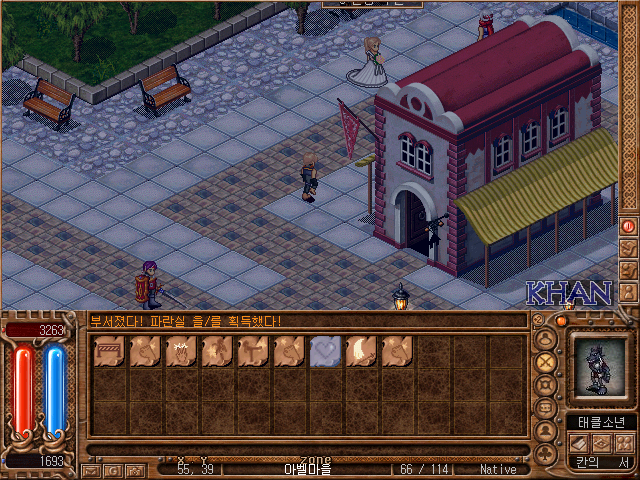Select the blue heart skill icon
This screenshot has height=480, width=640.
326,351
